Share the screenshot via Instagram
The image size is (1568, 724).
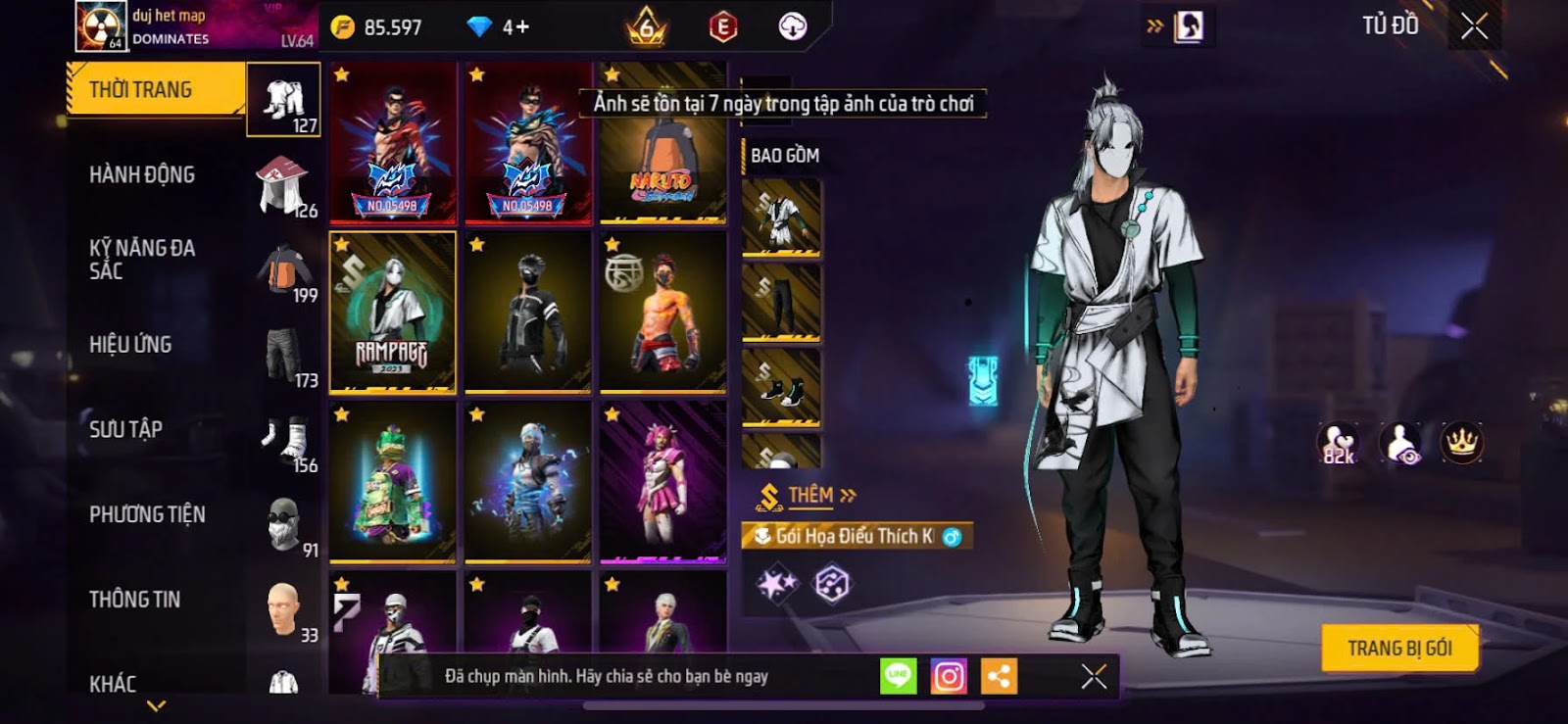point(948,676)
